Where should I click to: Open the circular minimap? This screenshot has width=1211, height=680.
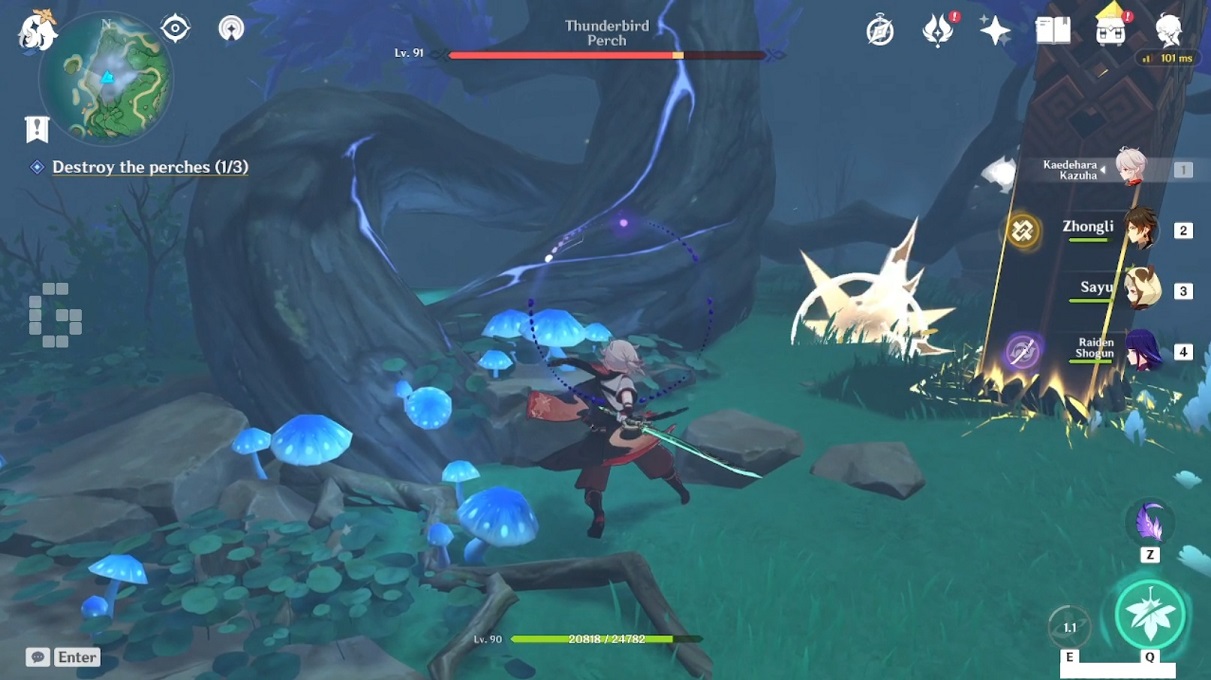(106, 78)
